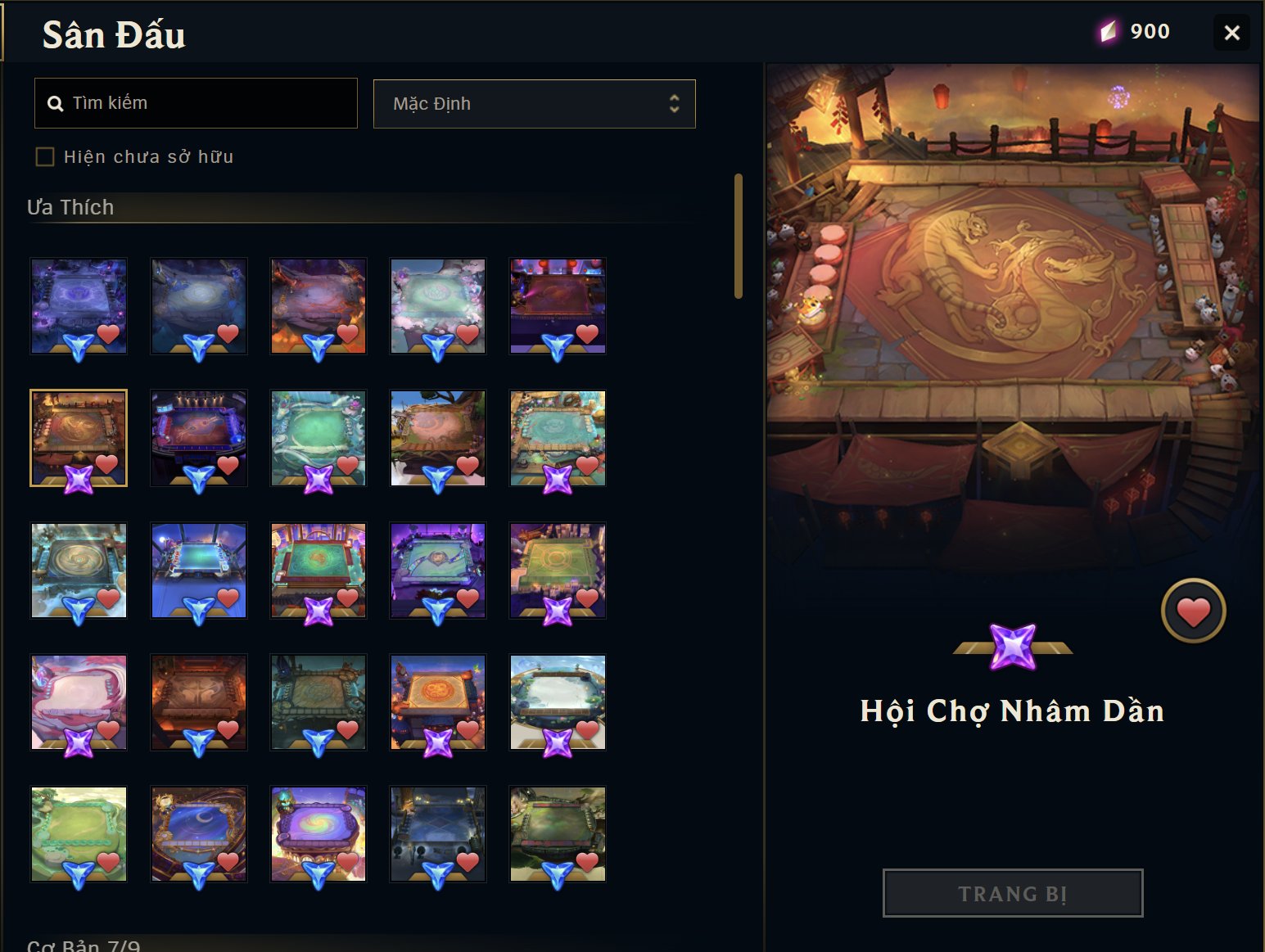The width and height of the screenshot is (1265, 952).
Task: Select the highlighted tiger arena thumbnail
Action: click(79, 438)
